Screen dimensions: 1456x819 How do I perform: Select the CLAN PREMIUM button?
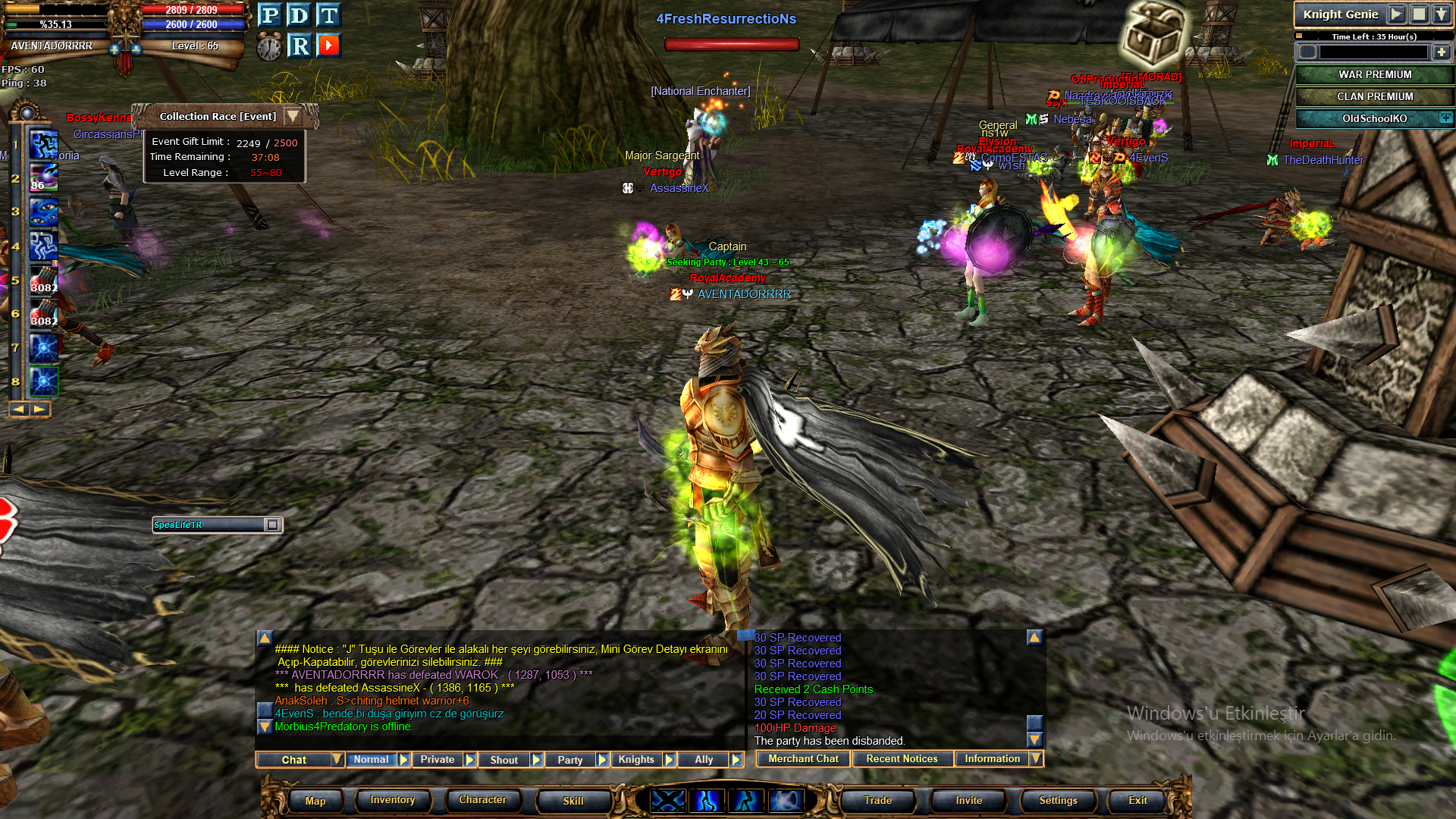click(1374, 96)
